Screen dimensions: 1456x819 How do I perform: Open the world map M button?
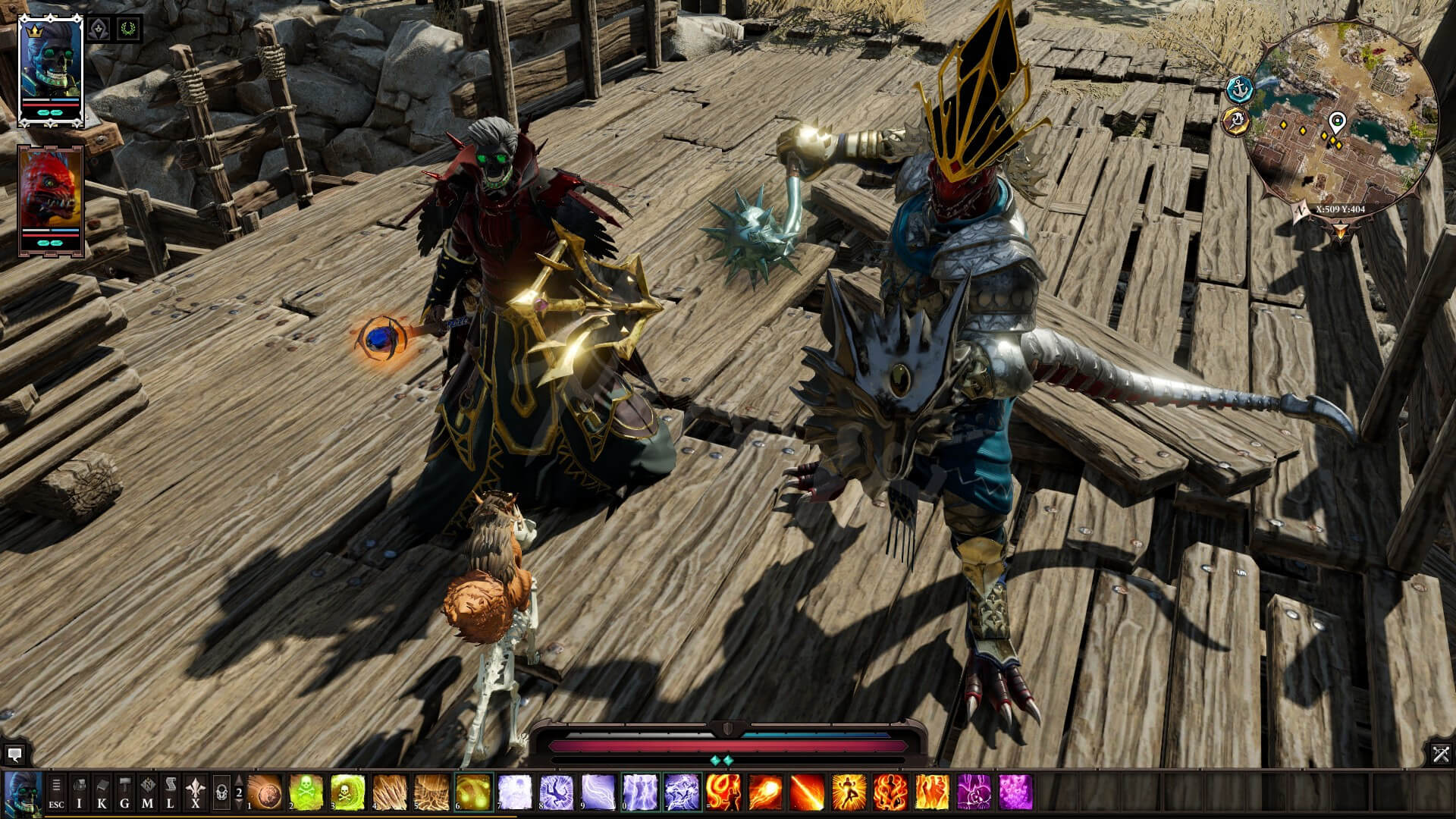(x=148, y=792)
